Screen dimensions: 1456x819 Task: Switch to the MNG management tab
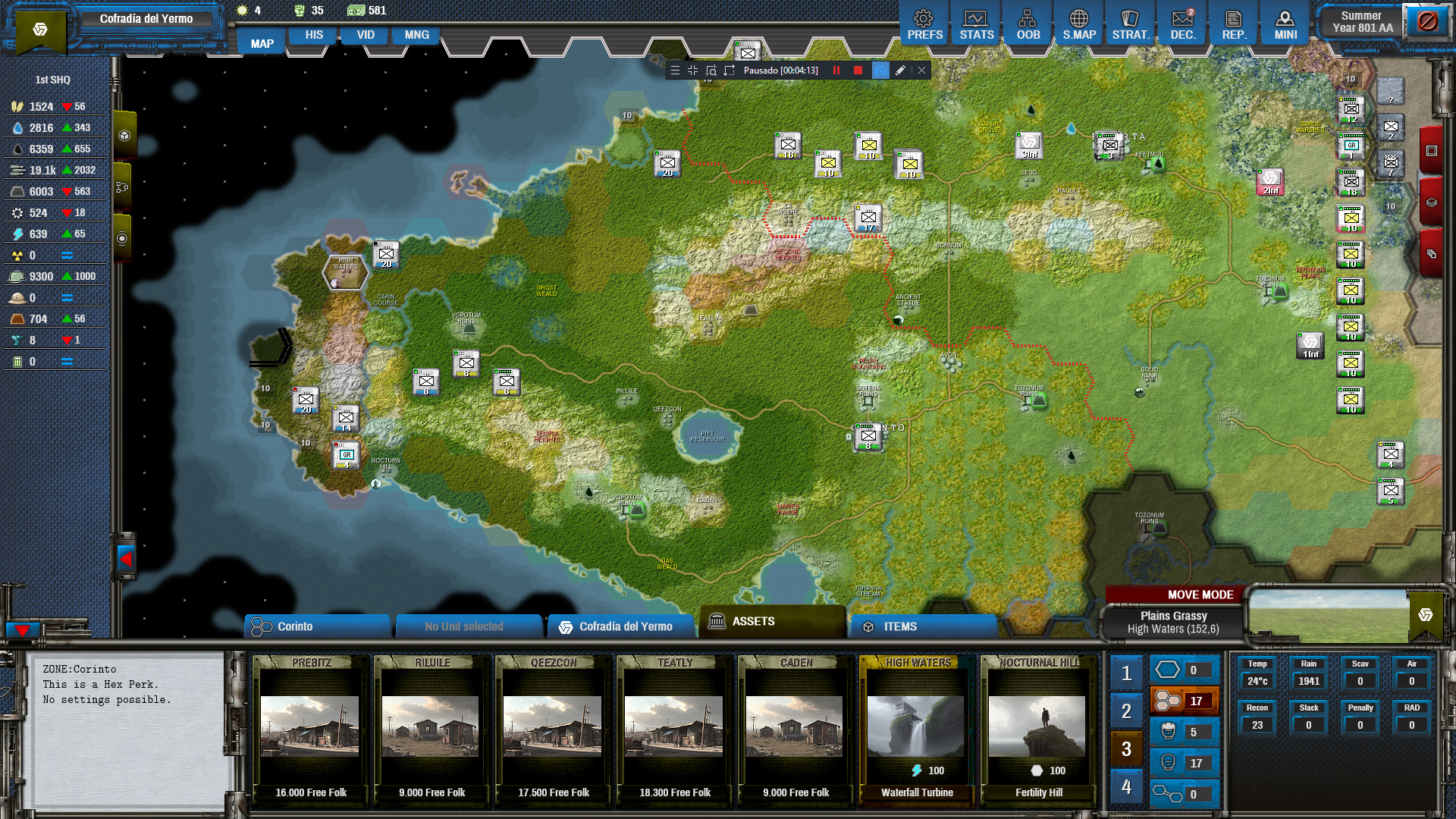point(416,35)
